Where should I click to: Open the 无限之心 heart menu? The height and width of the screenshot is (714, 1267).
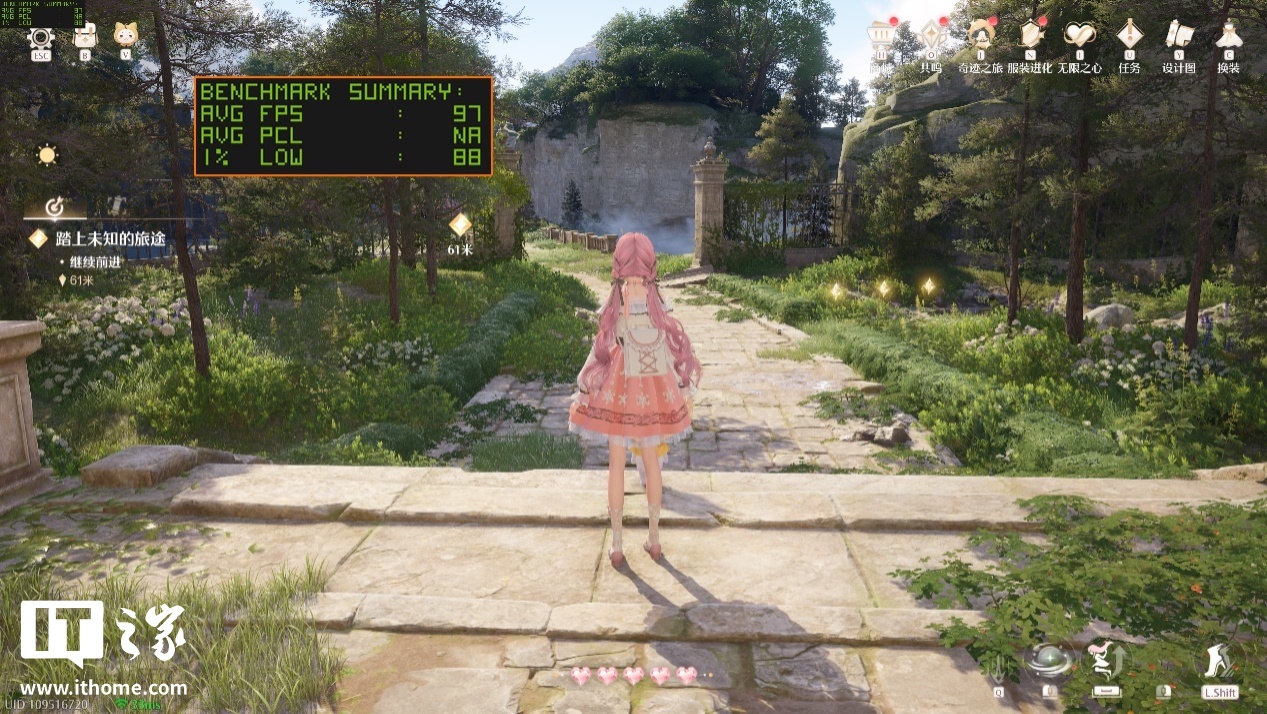coord(1080,36)
